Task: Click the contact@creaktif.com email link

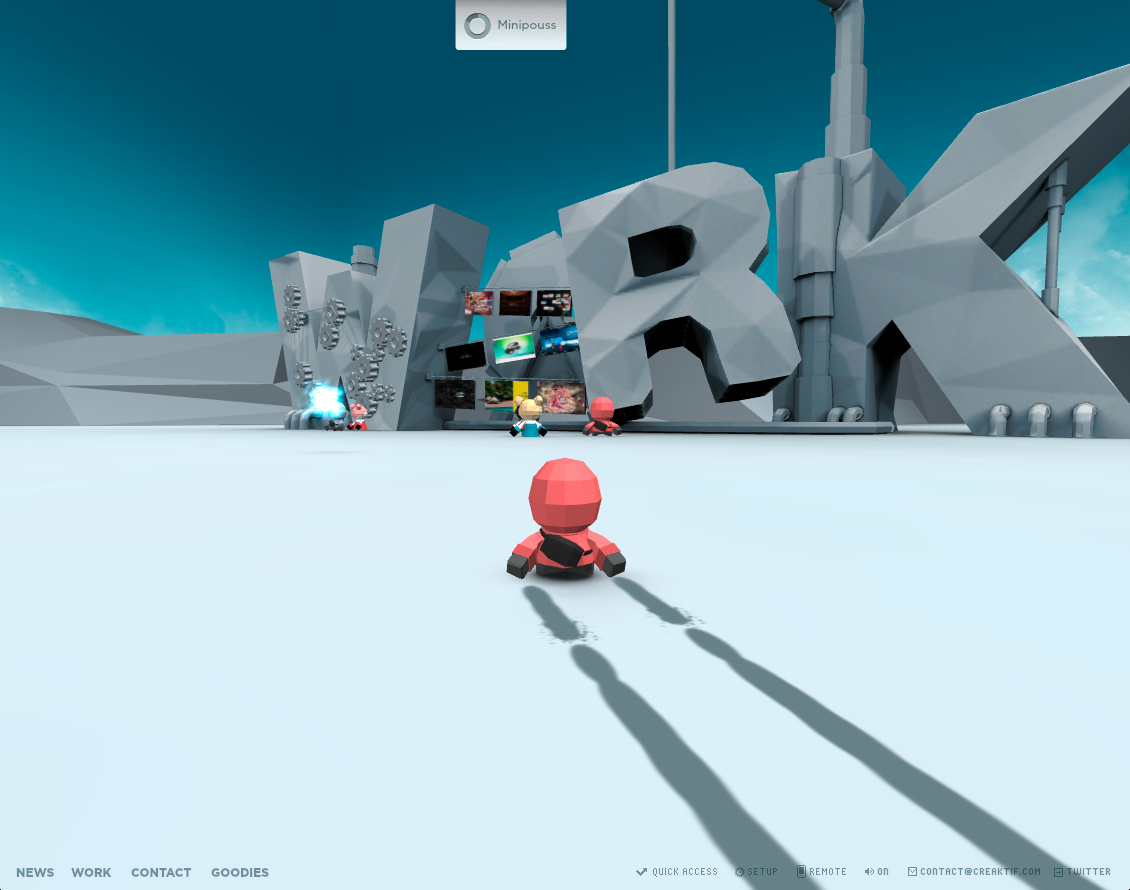Action: pos(974,872)
